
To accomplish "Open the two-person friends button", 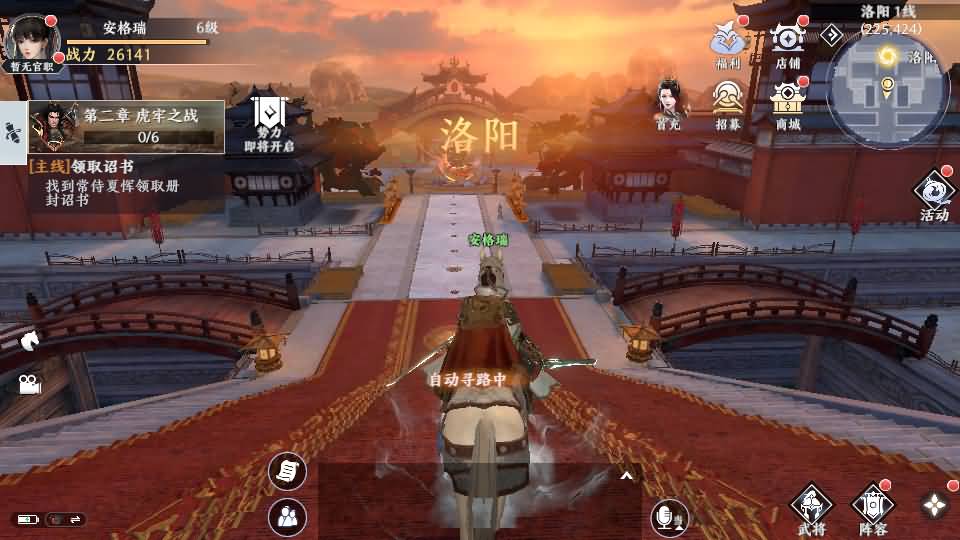I will coord(287,517).
